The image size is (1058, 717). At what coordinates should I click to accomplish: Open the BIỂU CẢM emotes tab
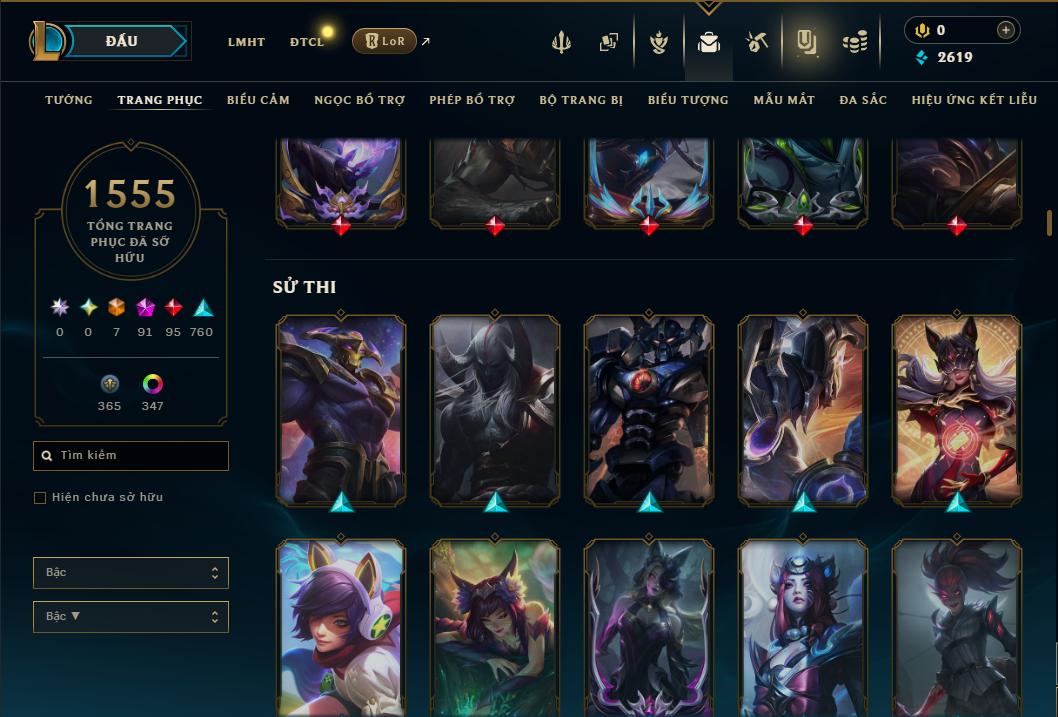(258, 100)
